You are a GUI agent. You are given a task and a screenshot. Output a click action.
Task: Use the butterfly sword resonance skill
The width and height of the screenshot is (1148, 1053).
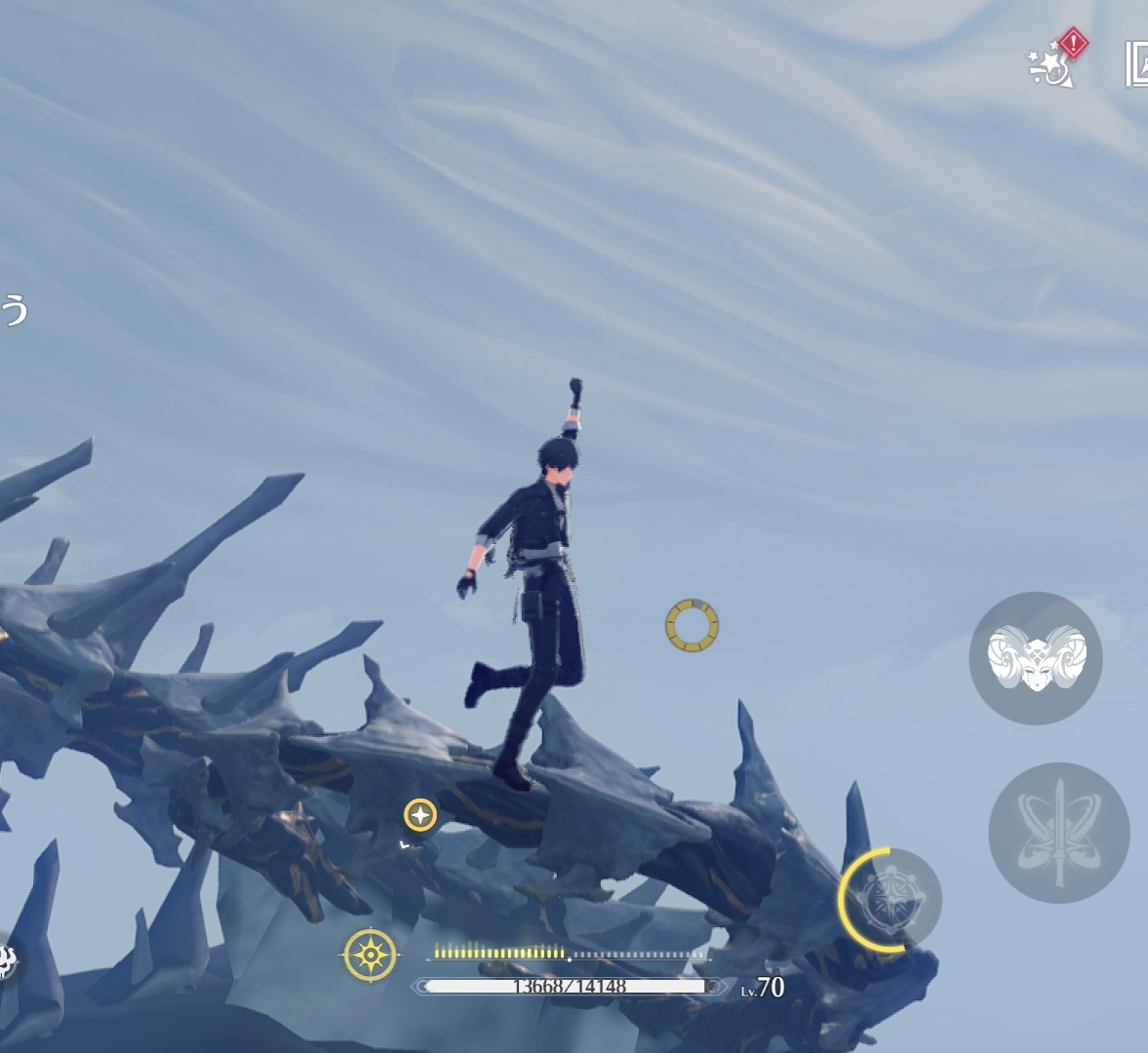click(x=1058, y=833)
